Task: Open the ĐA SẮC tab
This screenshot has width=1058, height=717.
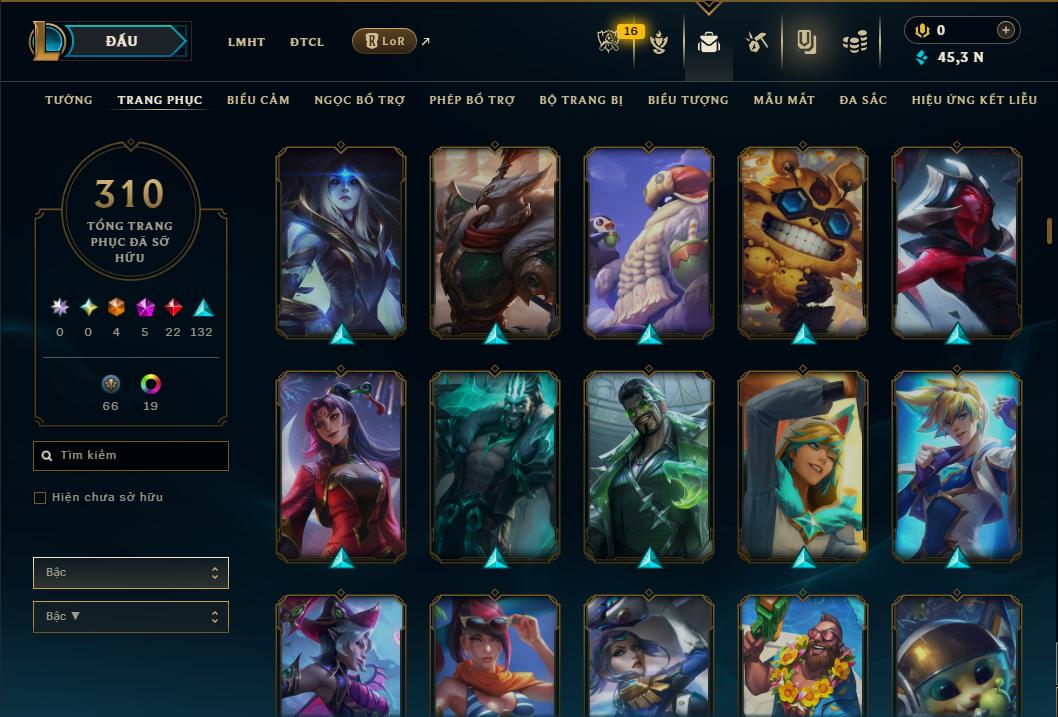Action: point(863,100)
